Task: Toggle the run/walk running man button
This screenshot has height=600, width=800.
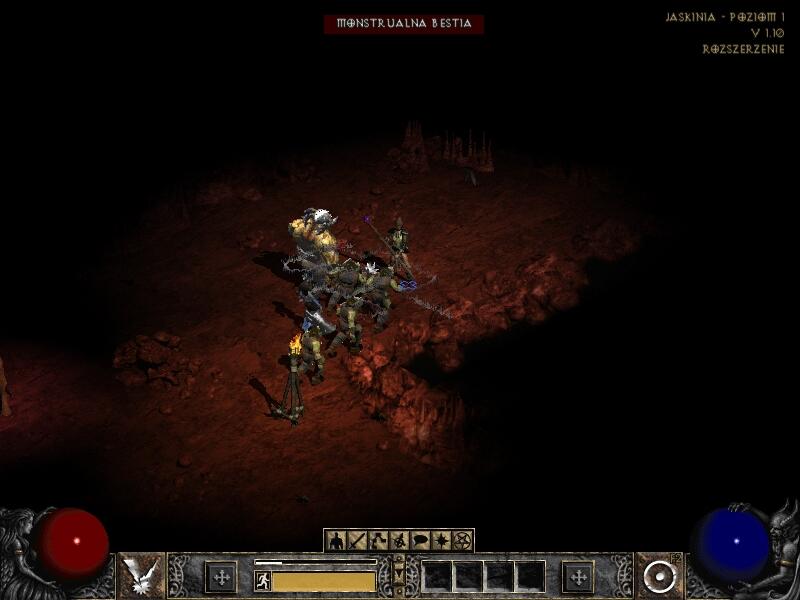Action: click(x=263, y=580)
